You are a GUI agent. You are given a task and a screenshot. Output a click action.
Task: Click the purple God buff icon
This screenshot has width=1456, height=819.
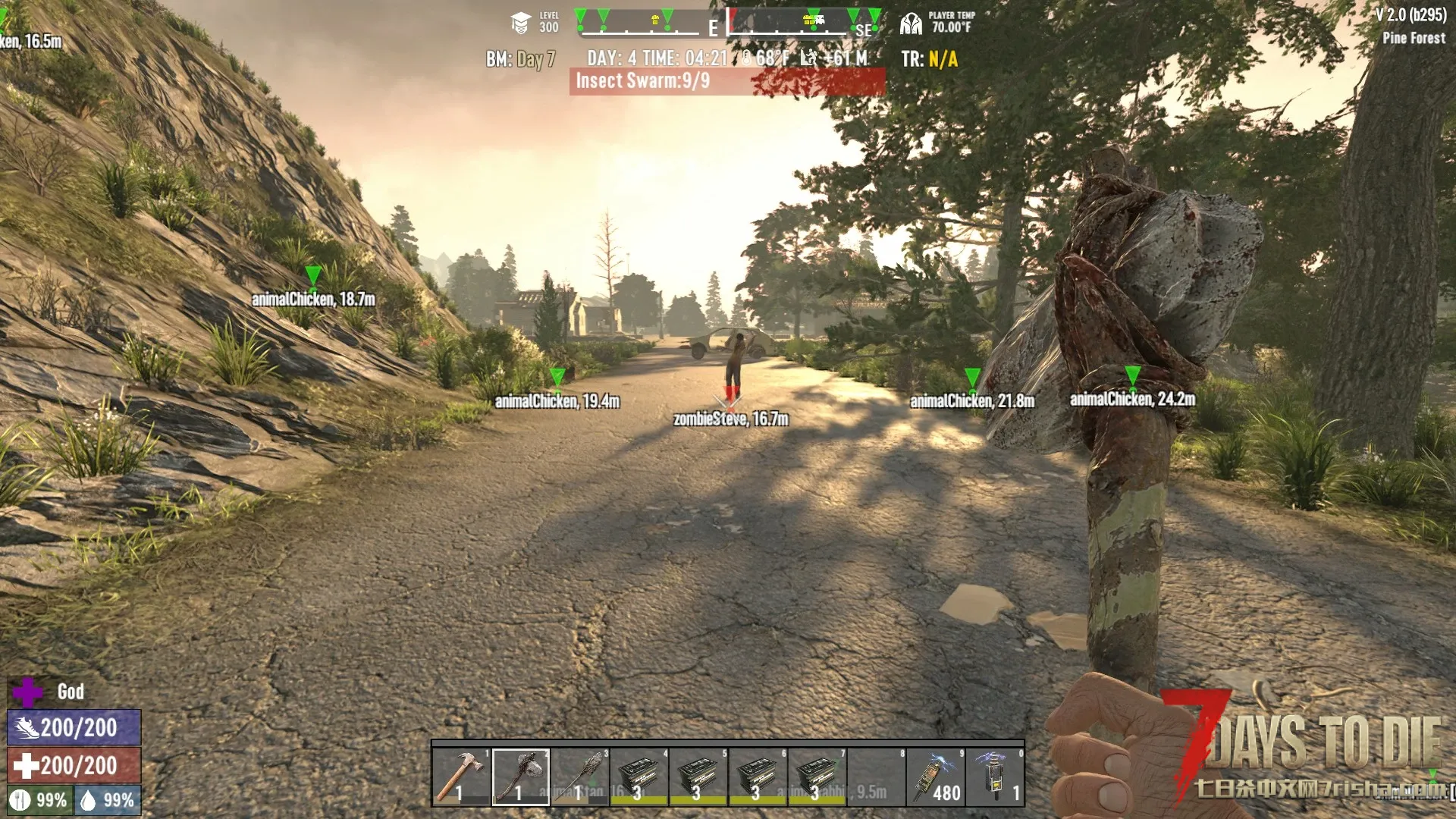(x=28, y=692)
